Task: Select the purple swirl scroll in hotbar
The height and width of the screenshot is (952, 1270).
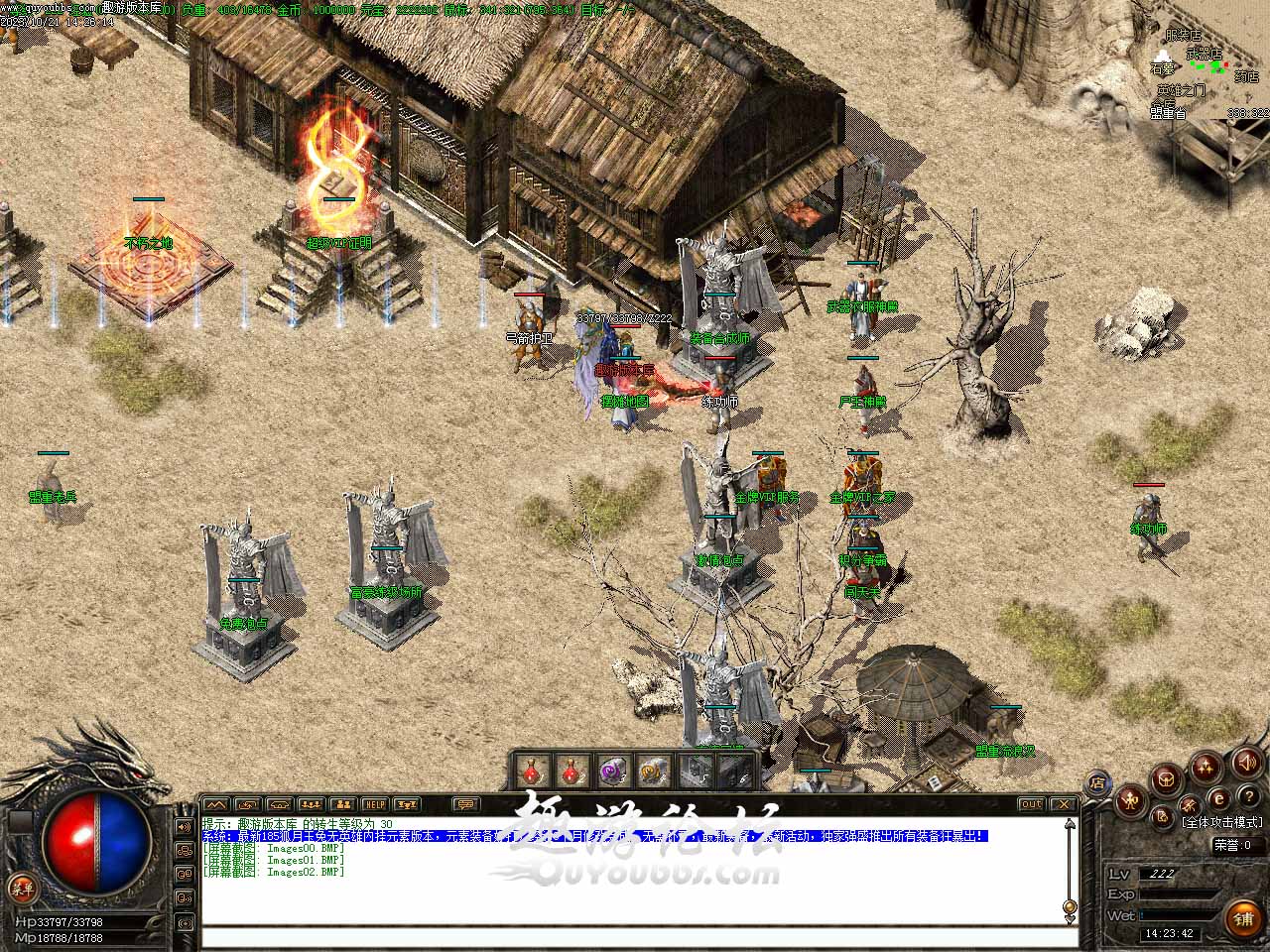Action: pyautogui.click(x=612, y=770)
